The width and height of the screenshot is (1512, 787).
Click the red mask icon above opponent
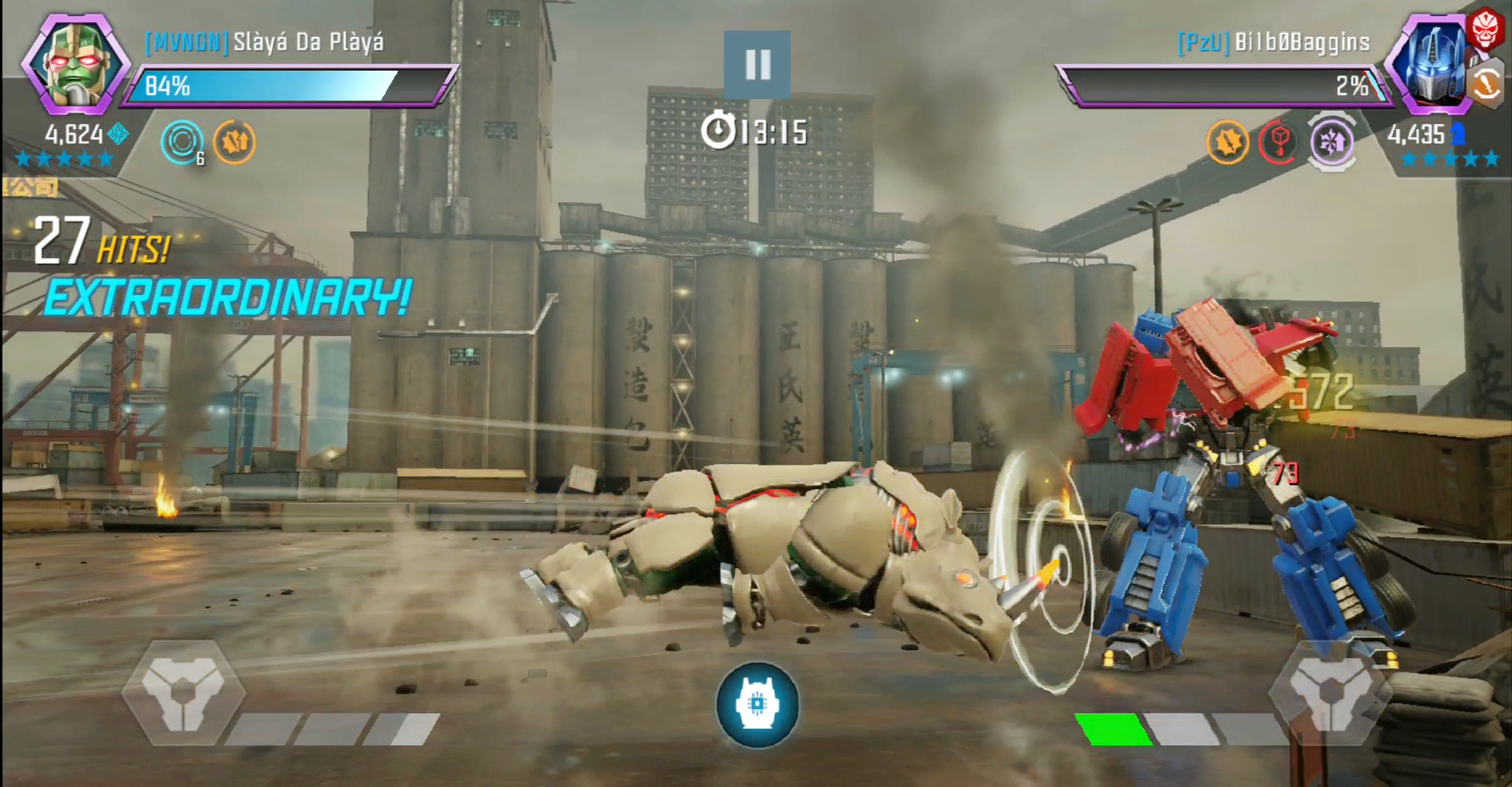pos(1485,29)
